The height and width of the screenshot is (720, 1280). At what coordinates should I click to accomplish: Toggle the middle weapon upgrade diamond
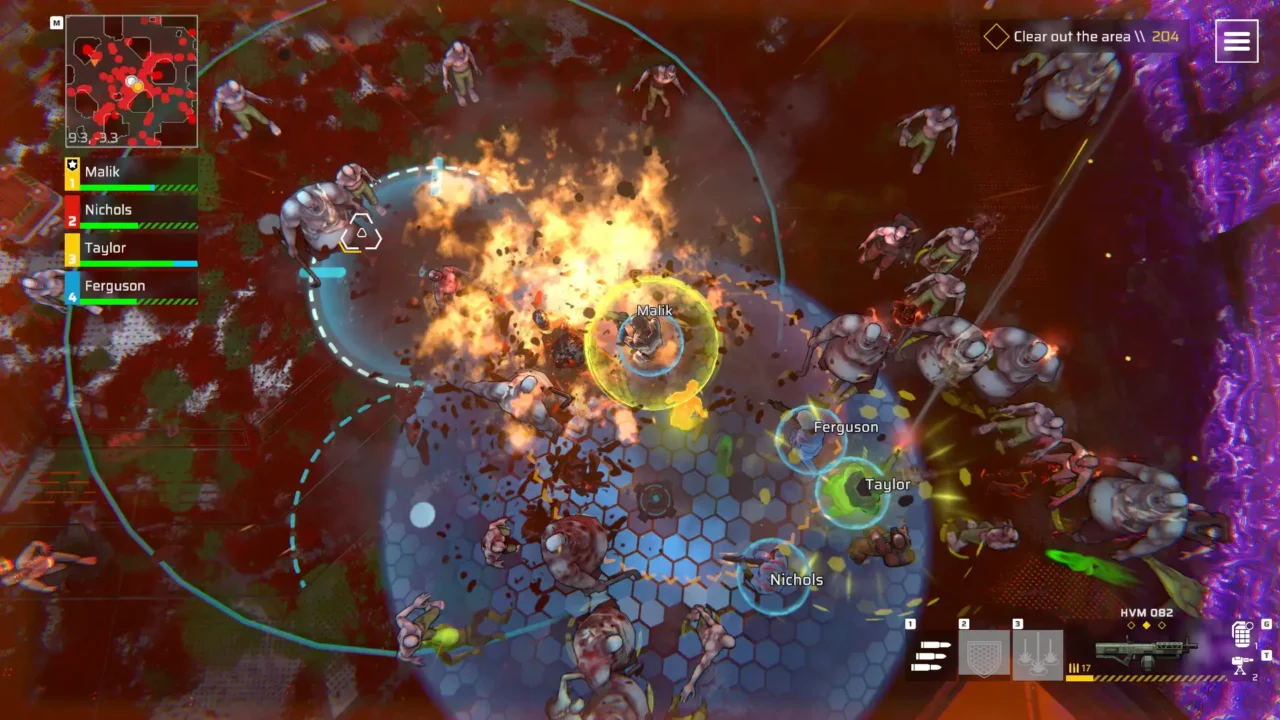click(x=1146, y=625)
